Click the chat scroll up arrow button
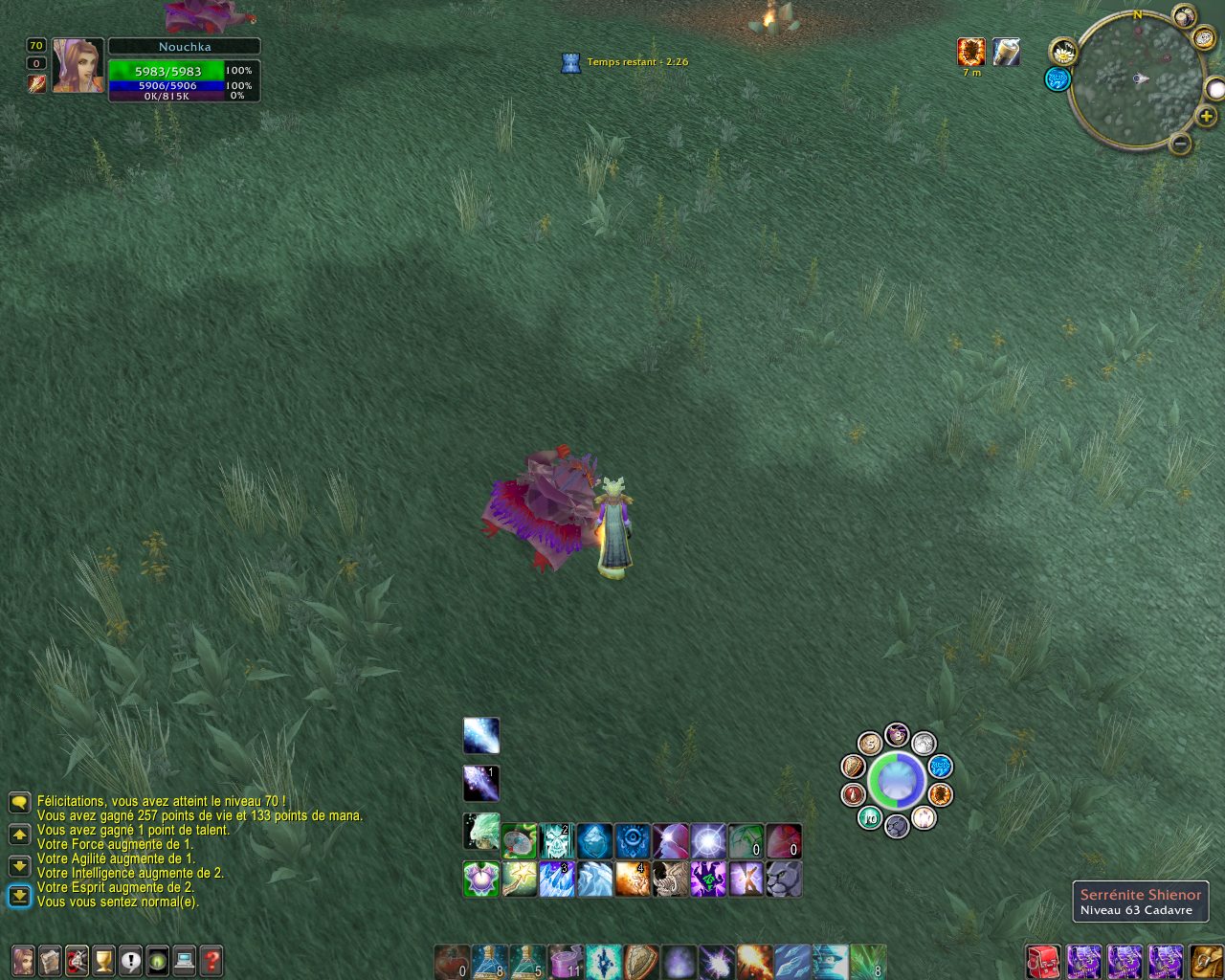The height and width of the screenshot is (980, 1225). (x=19, y=835)
